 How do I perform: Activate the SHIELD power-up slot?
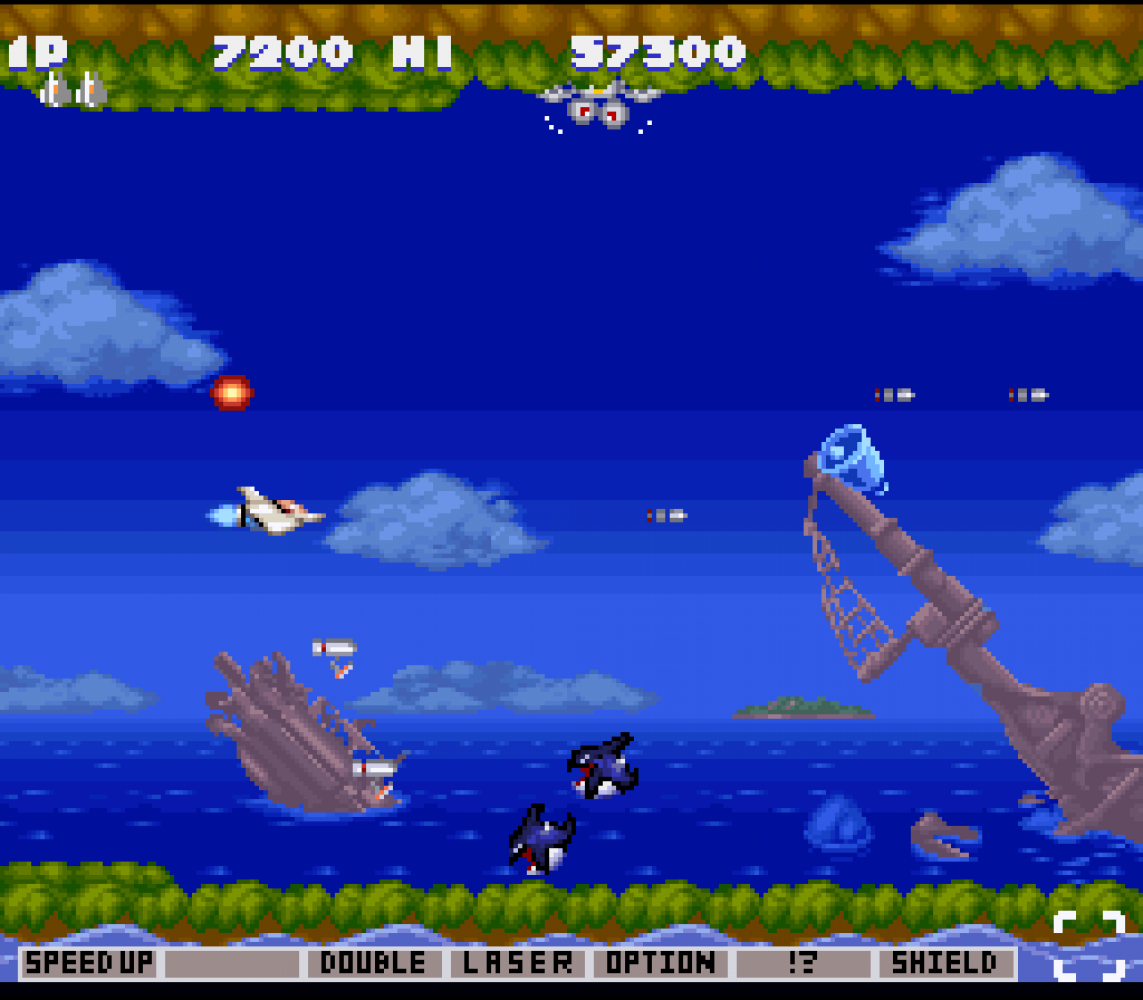pyautogui.click(x=945, y=963)
